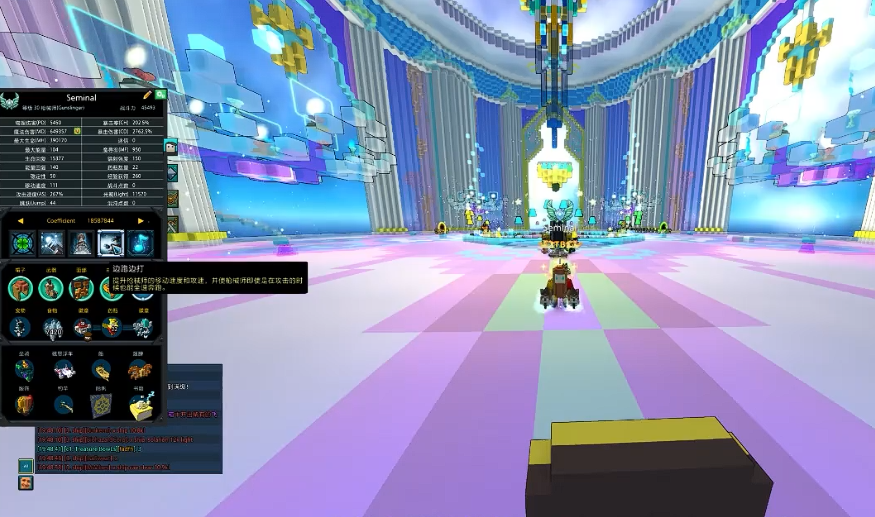This screenshot has width=875, height=517.
Task: Click the pencil edit icon beside Seminal
Action: click(148, 94)
